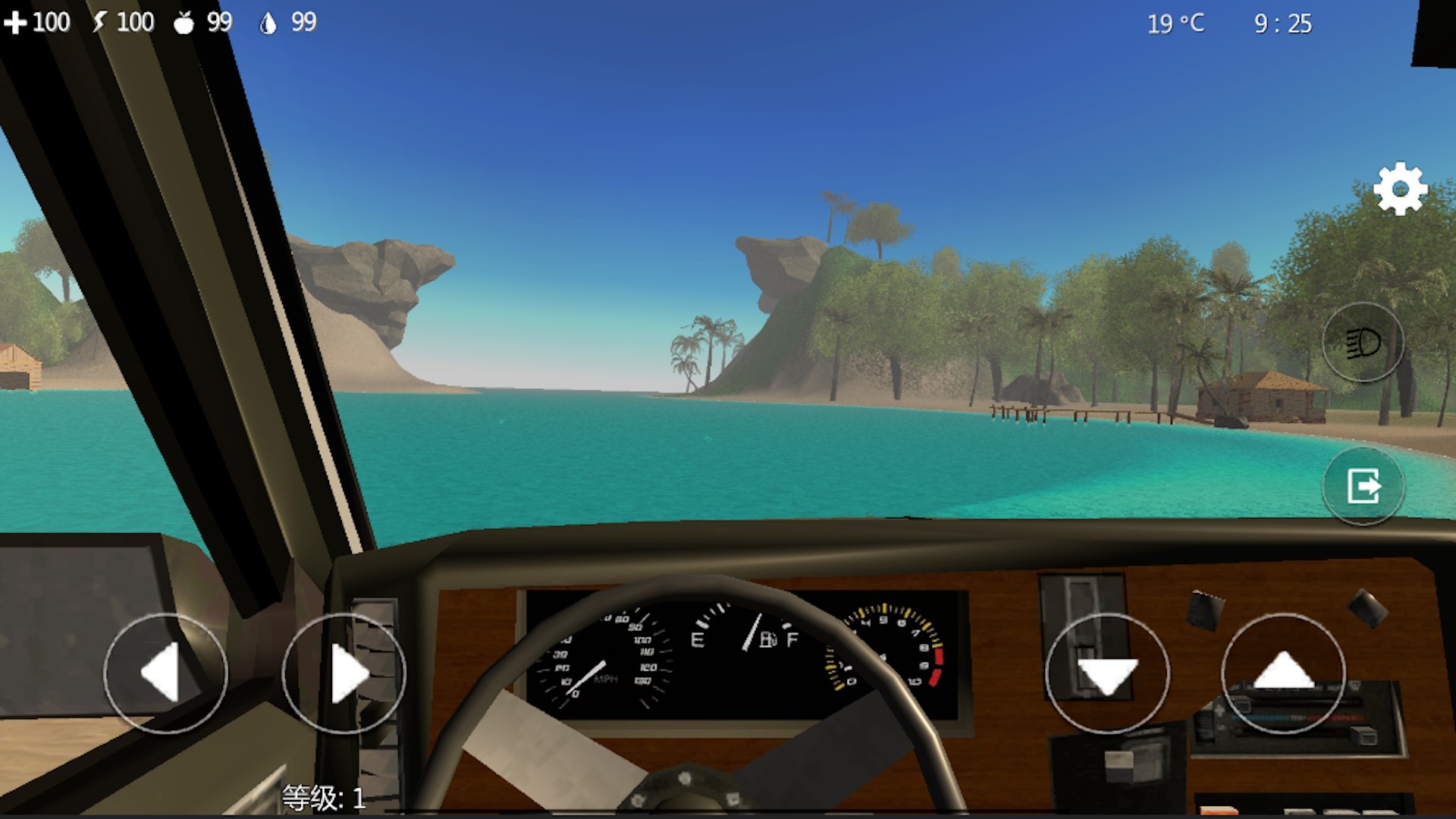Tap the down arrow reverse button
This screenshot has width=1456, height=819.
1107,673
